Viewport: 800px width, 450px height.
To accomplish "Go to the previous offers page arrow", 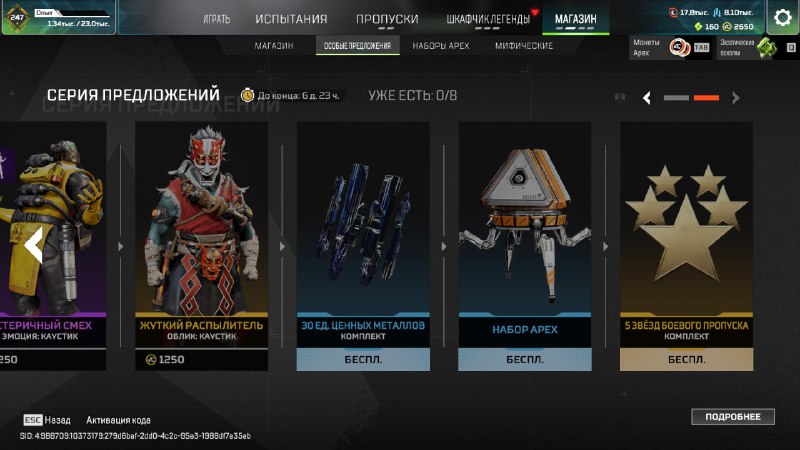I will pos(647,98).
